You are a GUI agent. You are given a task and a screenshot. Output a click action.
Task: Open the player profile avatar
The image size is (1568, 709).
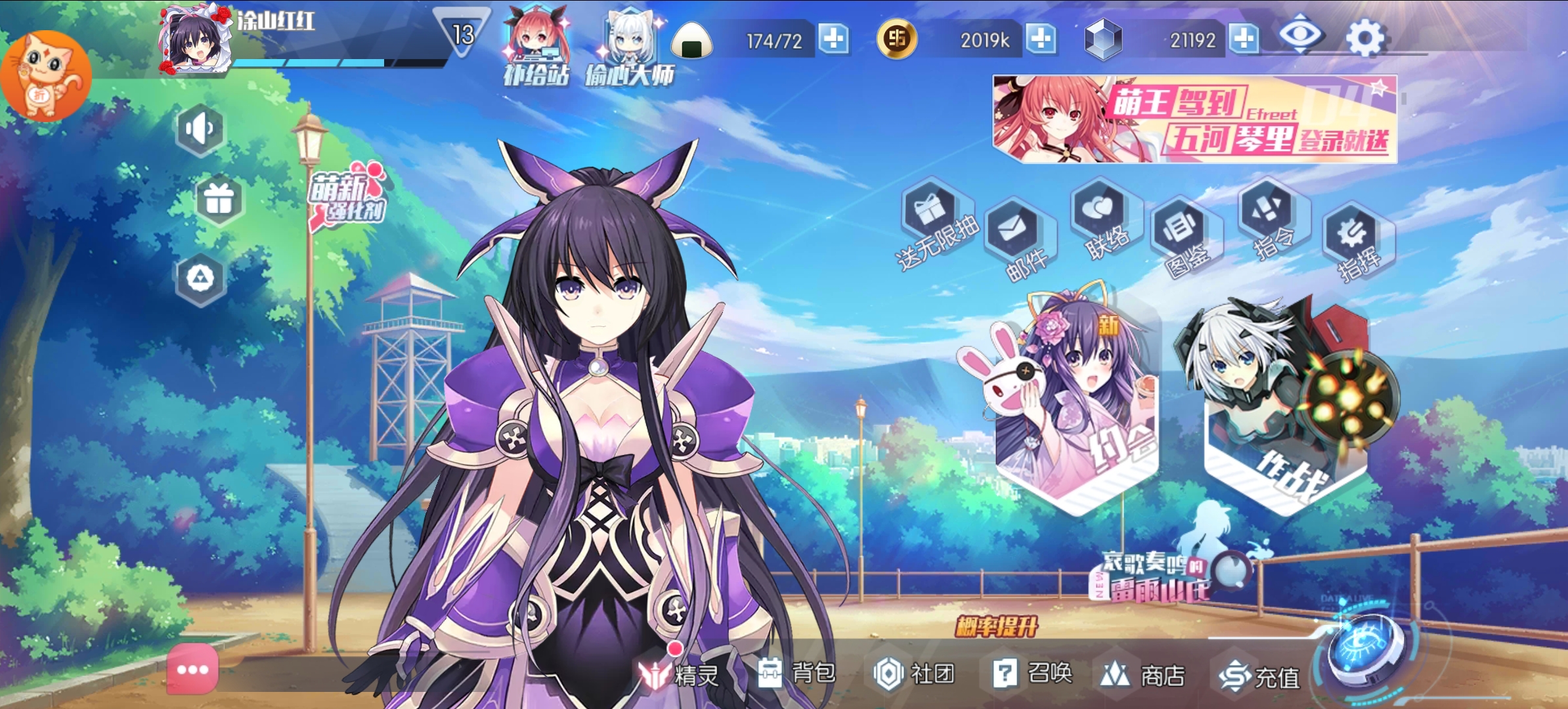[196, 39]
